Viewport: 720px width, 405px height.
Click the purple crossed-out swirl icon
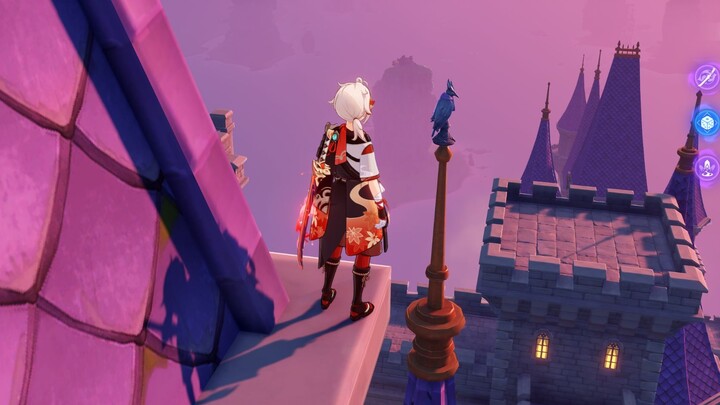tap(708, 77)
